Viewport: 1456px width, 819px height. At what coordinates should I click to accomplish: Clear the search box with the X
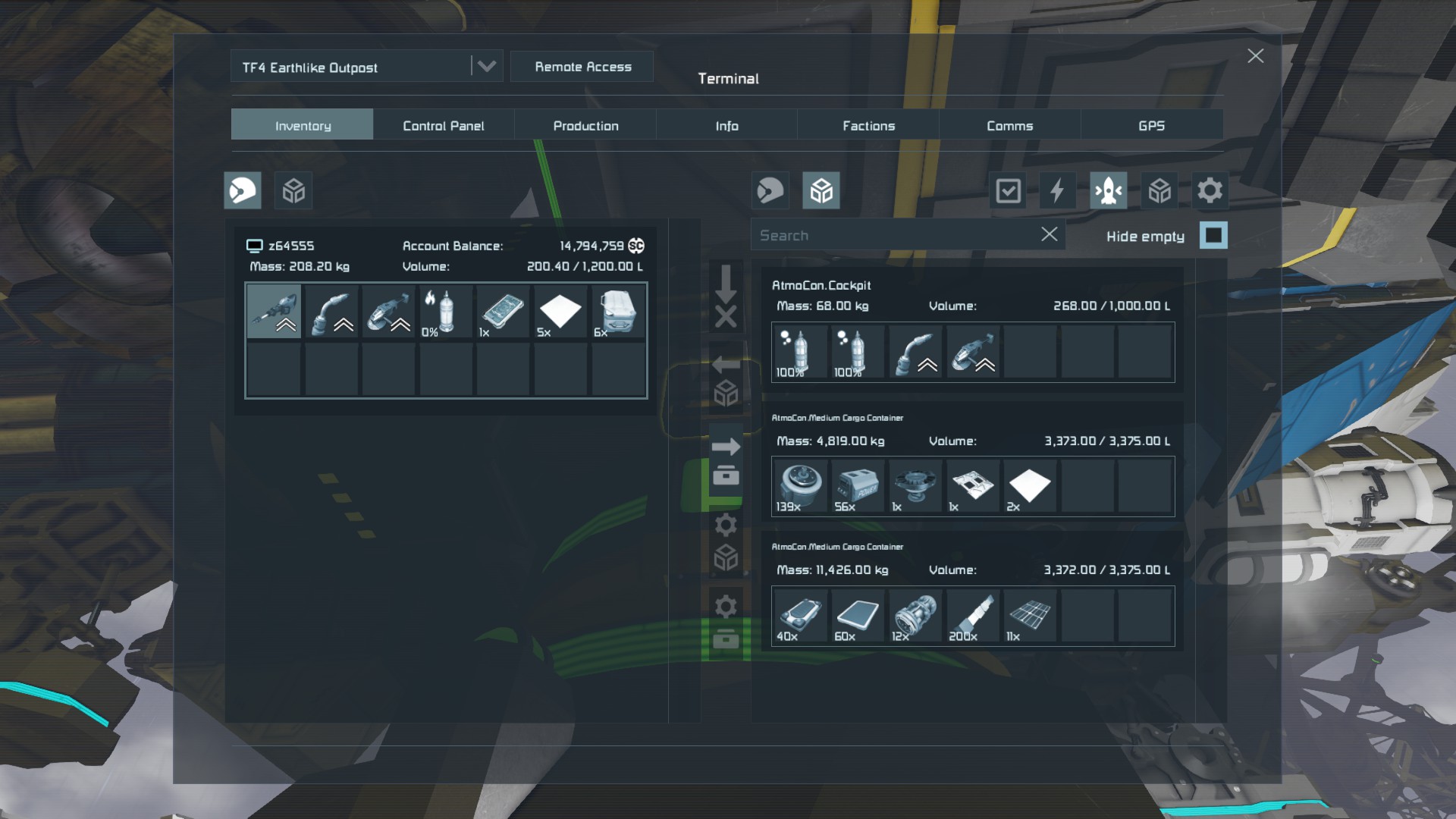click(x=1049, y=235)
